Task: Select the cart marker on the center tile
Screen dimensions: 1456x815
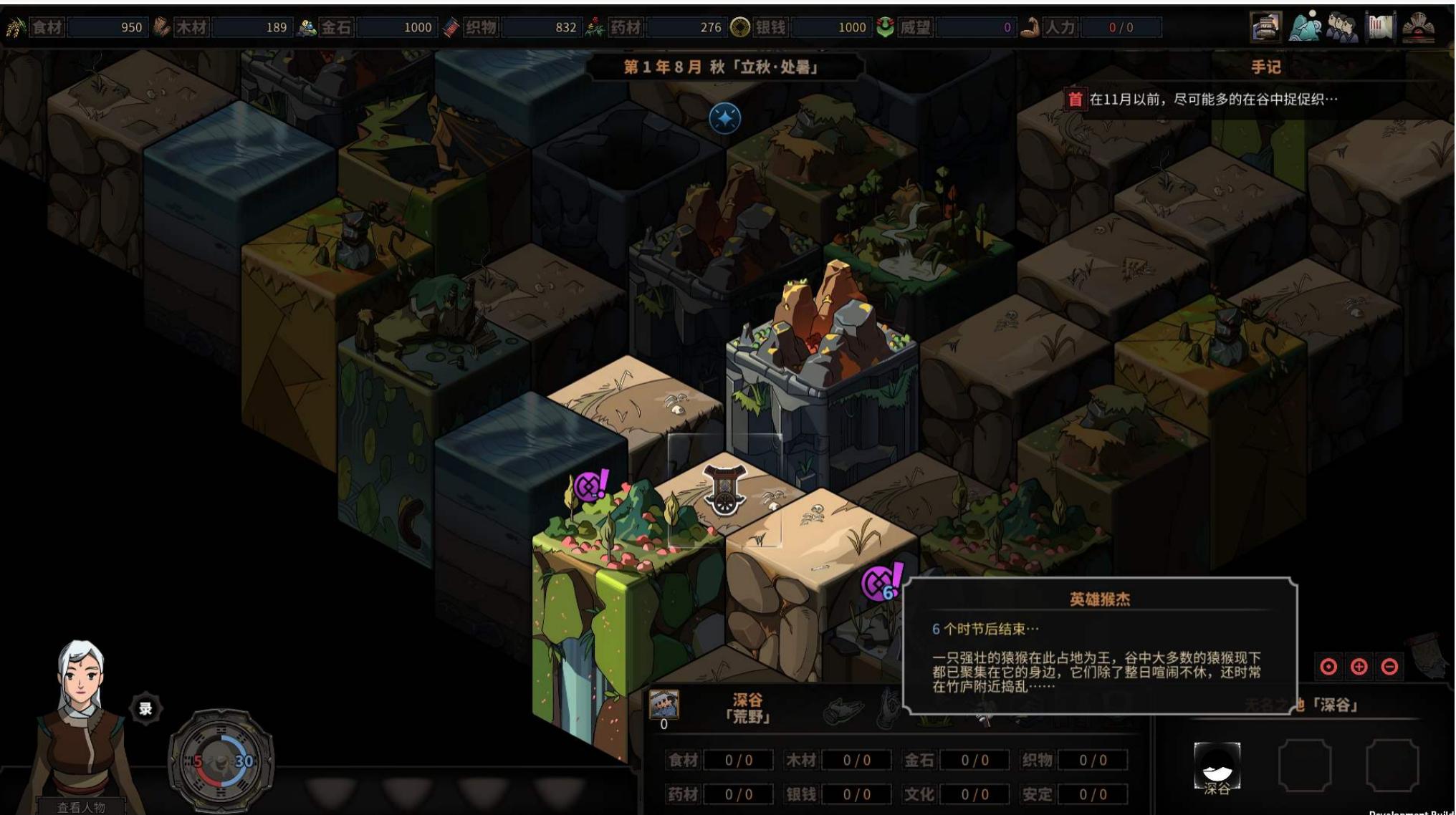Action: [725, 489]
